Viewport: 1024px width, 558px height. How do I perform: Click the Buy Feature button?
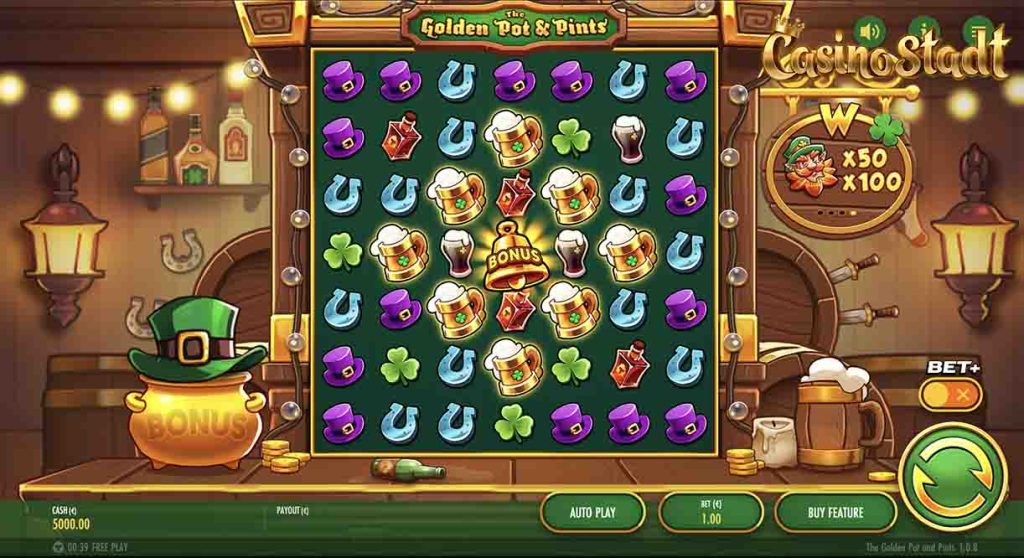click(835, 512)
